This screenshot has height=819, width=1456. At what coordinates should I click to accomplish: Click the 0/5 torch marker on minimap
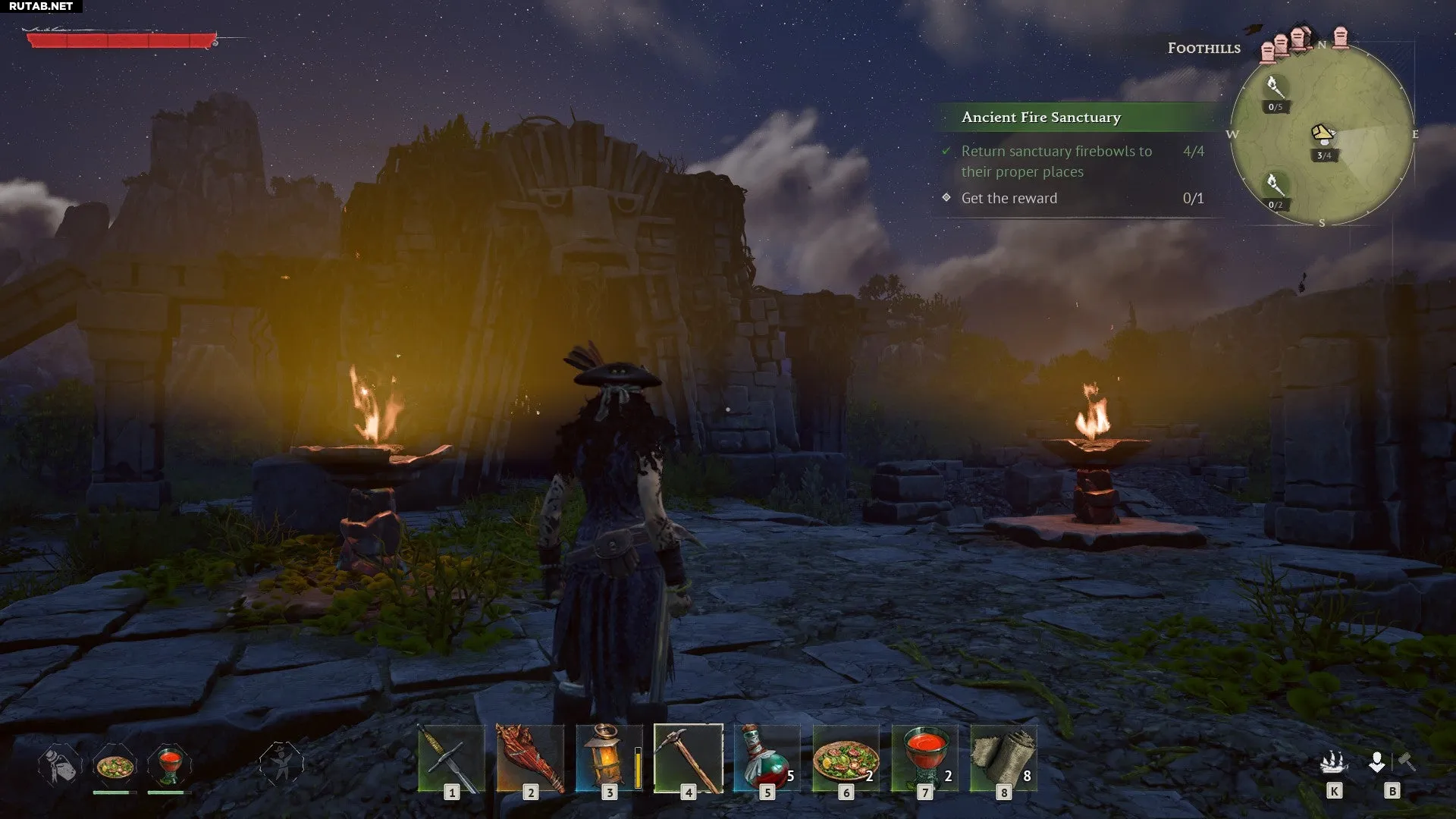[x=1275, y=88]
